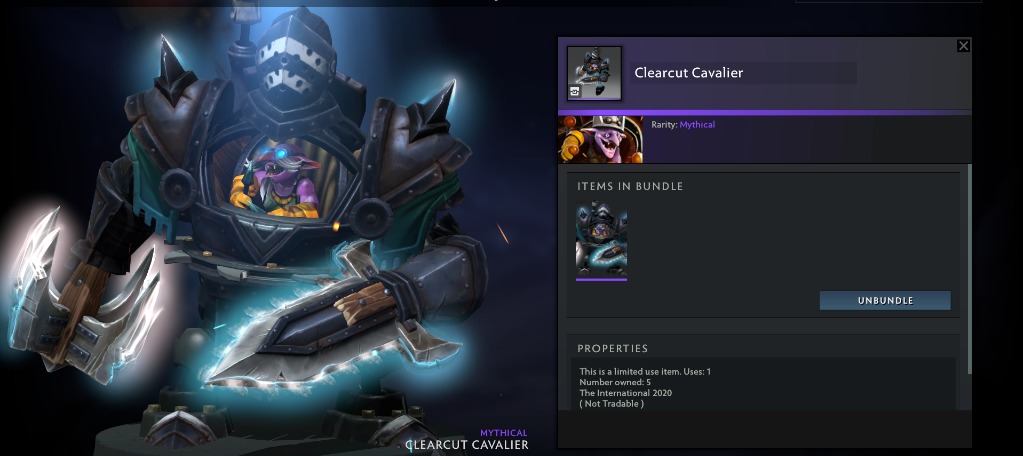Click the Mythical rarity link
The width and height of the screenshot is (1023, 456).
point(697,125)
